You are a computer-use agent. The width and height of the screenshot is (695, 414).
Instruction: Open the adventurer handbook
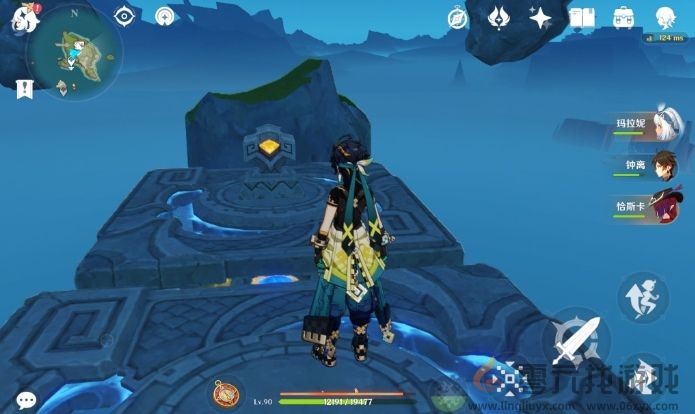click(x=582, y=17)
